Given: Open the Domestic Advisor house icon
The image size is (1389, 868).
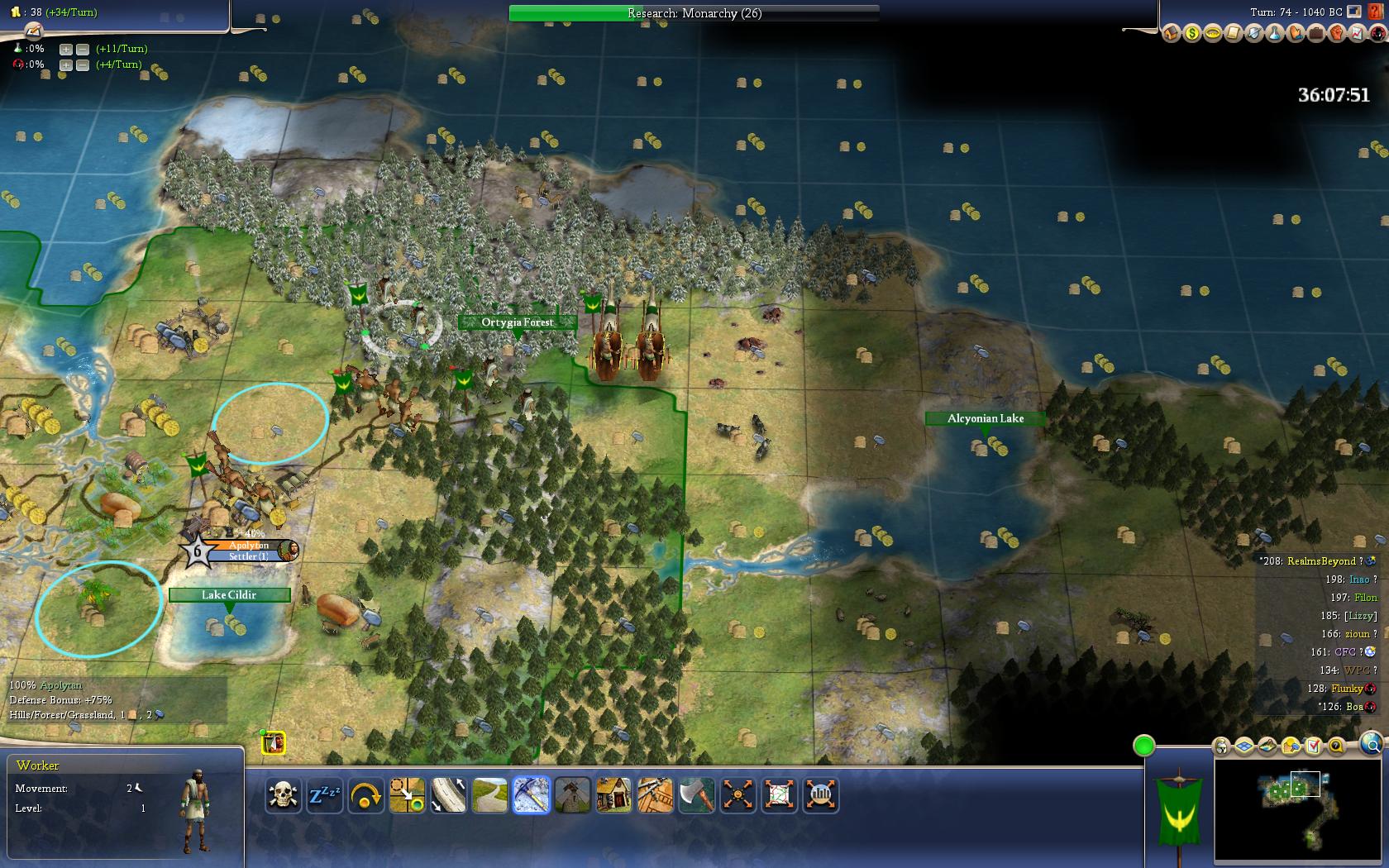Looking at the screenshot, I should (x=1171, y=34).
